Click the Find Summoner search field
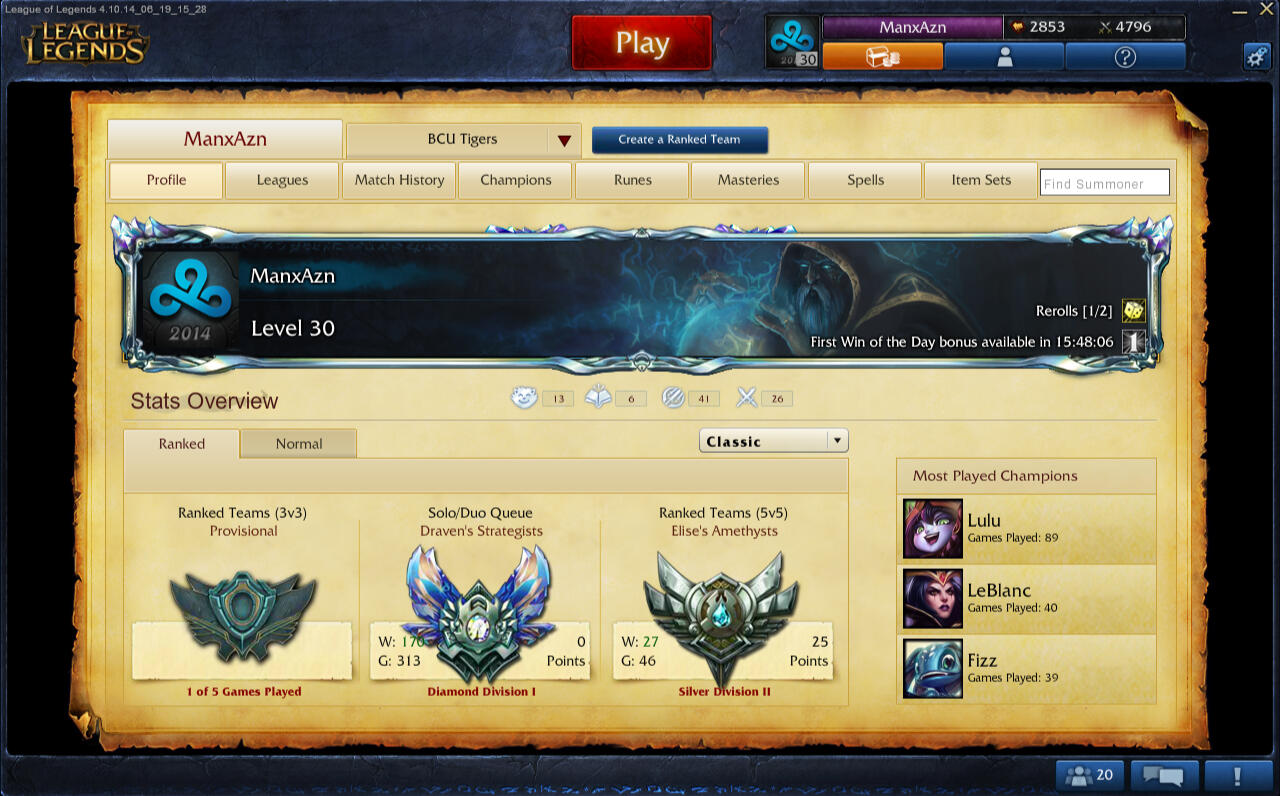 [x=1104, y=182]
